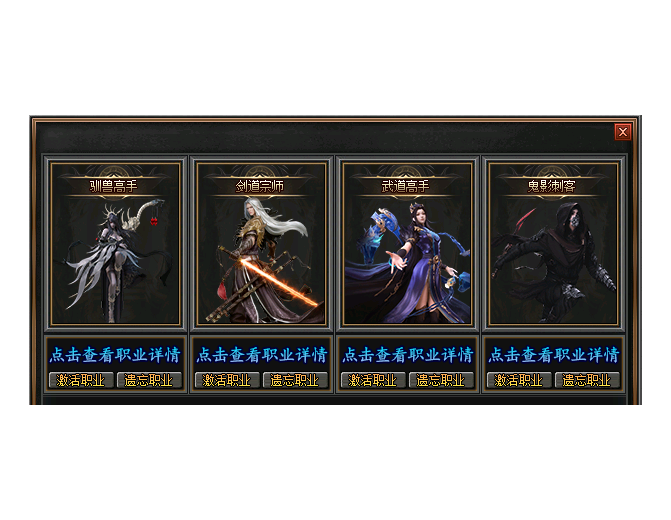Forget the 驯兽高手 class with 遗忘职业
Viewport: 671px width, 520px height.
[x=150, y=380]
